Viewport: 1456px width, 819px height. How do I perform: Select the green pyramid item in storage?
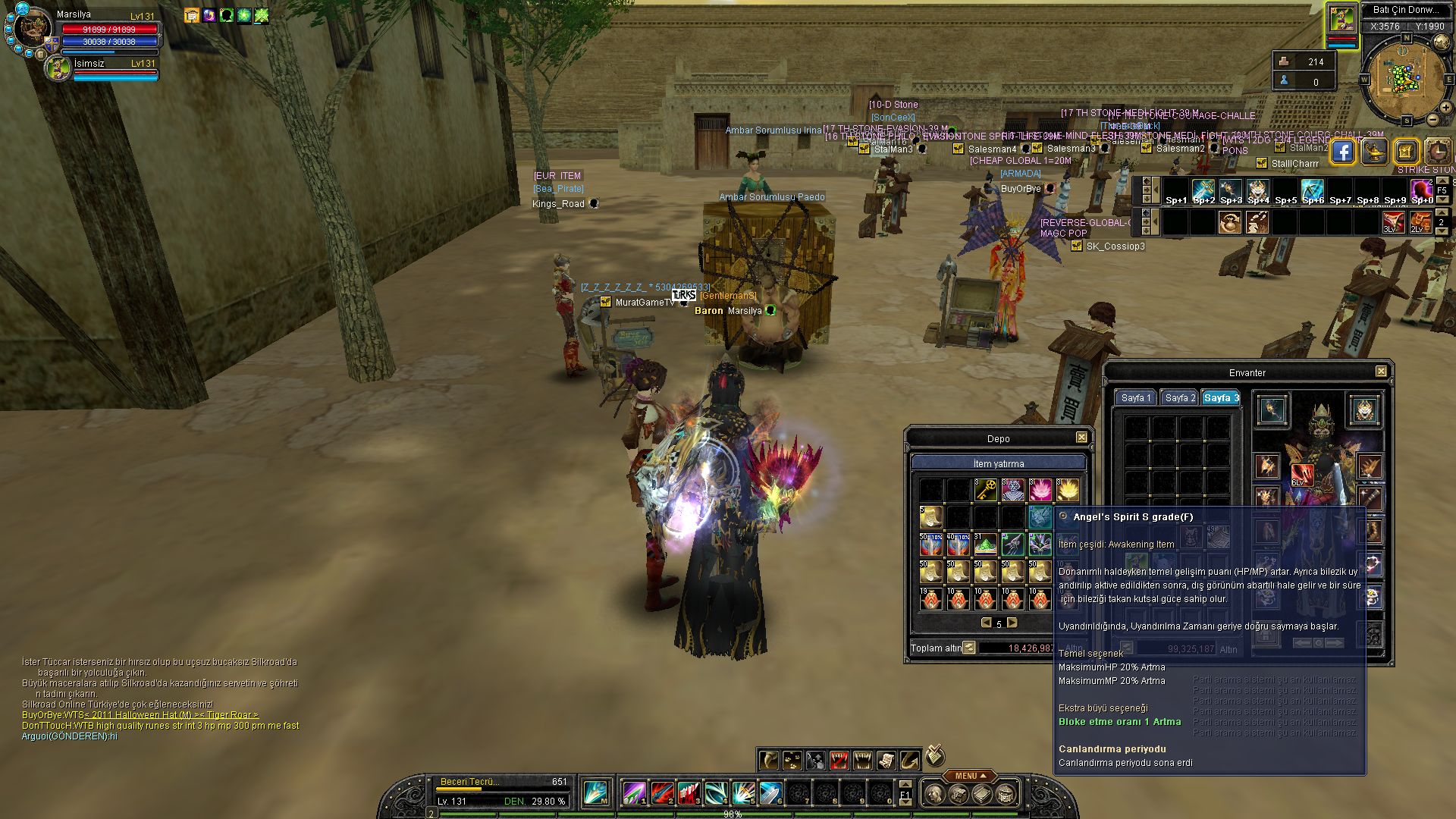[x=985, y=544]
